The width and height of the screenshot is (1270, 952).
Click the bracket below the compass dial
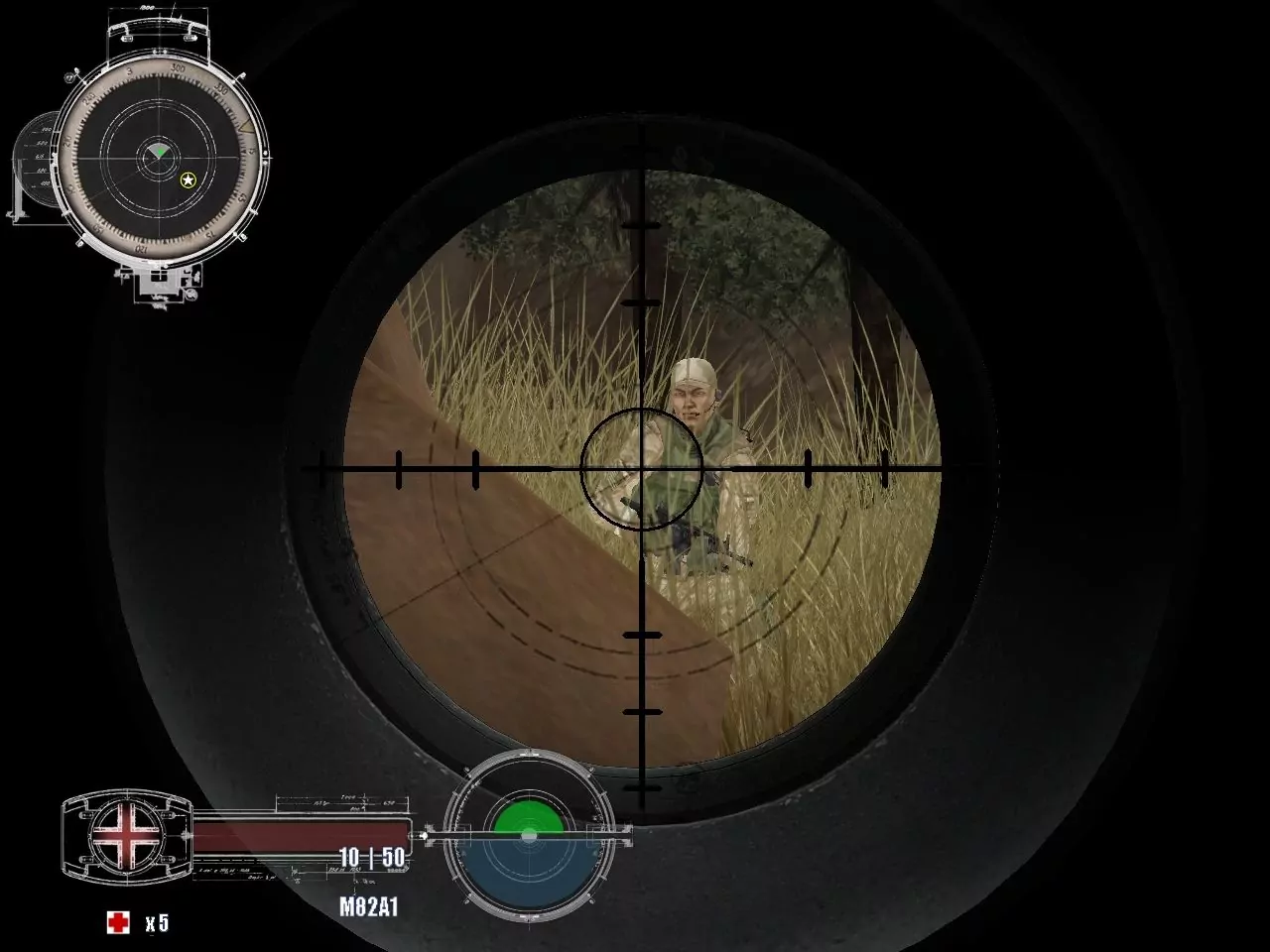click(x=159, y=281)
